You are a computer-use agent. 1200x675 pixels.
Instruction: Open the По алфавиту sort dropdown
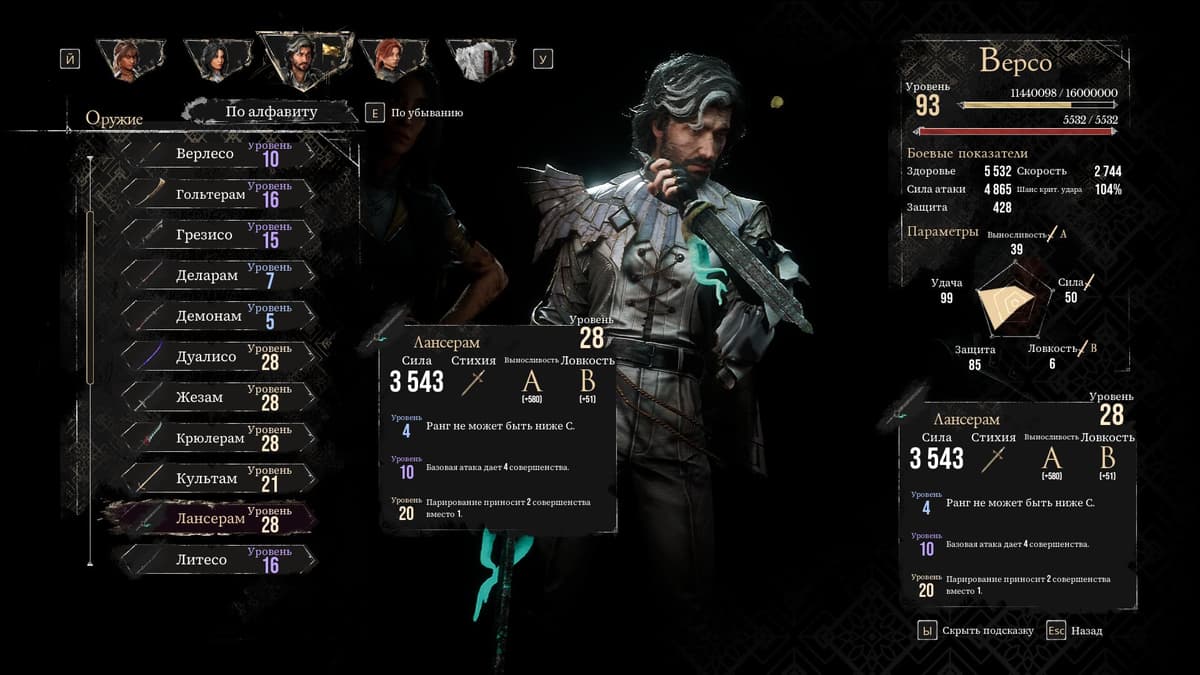click(271, 112)
